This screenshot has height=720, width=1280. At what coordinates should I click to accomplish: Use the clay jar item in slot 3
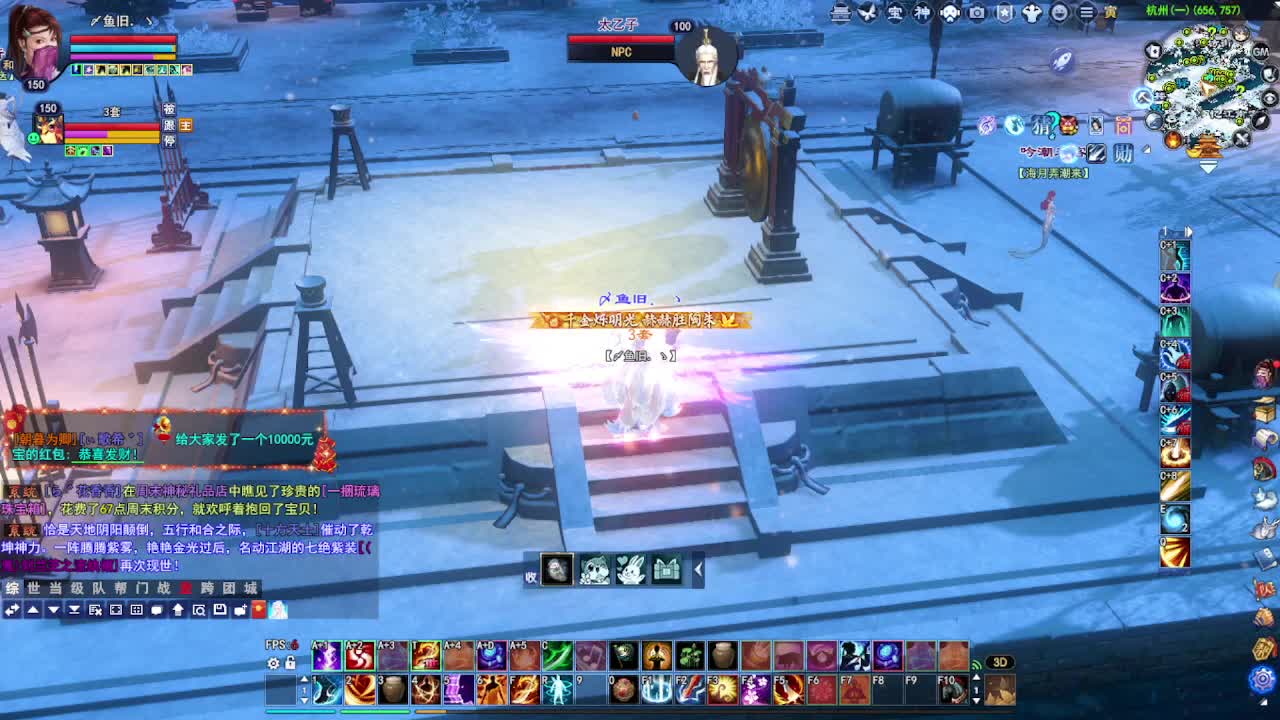tap(392, 689)
